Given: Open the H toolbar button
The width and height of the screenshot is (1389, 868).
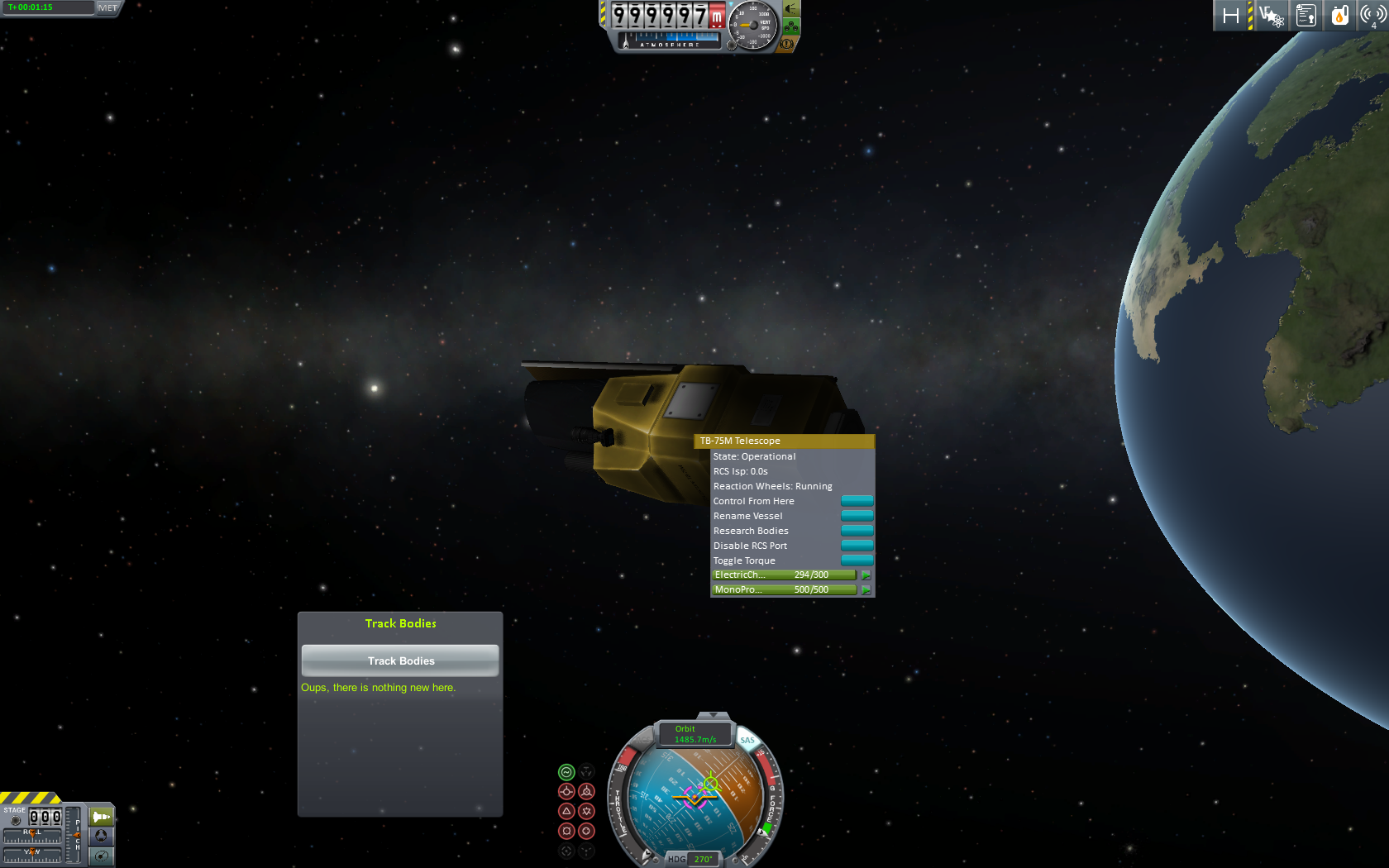Looking at the screenshot, I should [1231, 16].
